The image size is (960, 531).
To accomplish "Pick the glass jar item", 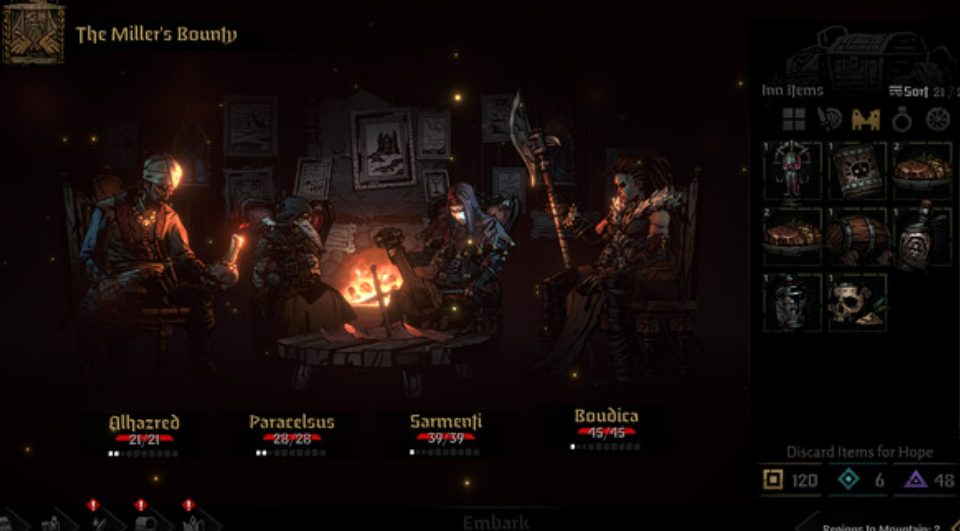I will 793,301.
